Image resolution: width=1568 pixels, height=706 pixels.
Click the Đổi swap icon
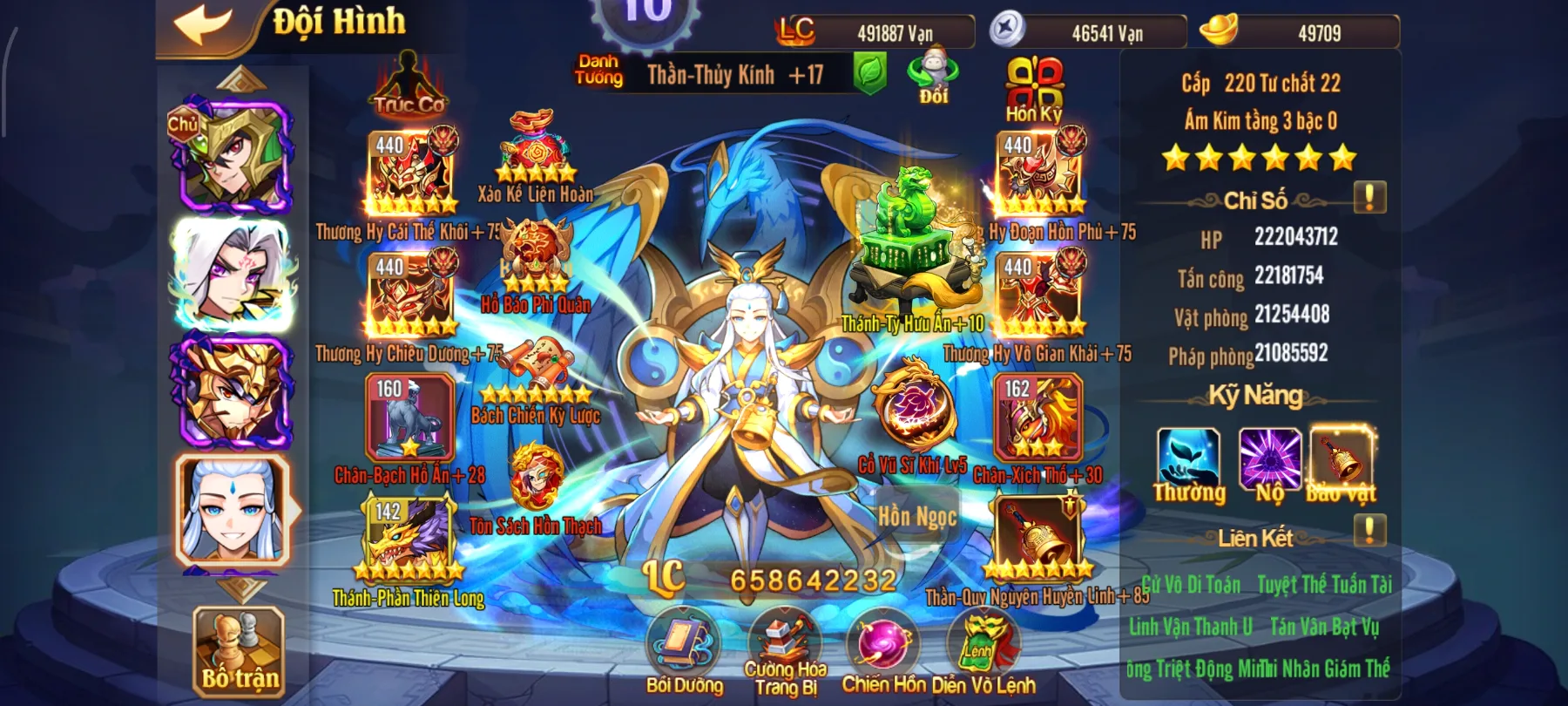pos(933,76)
